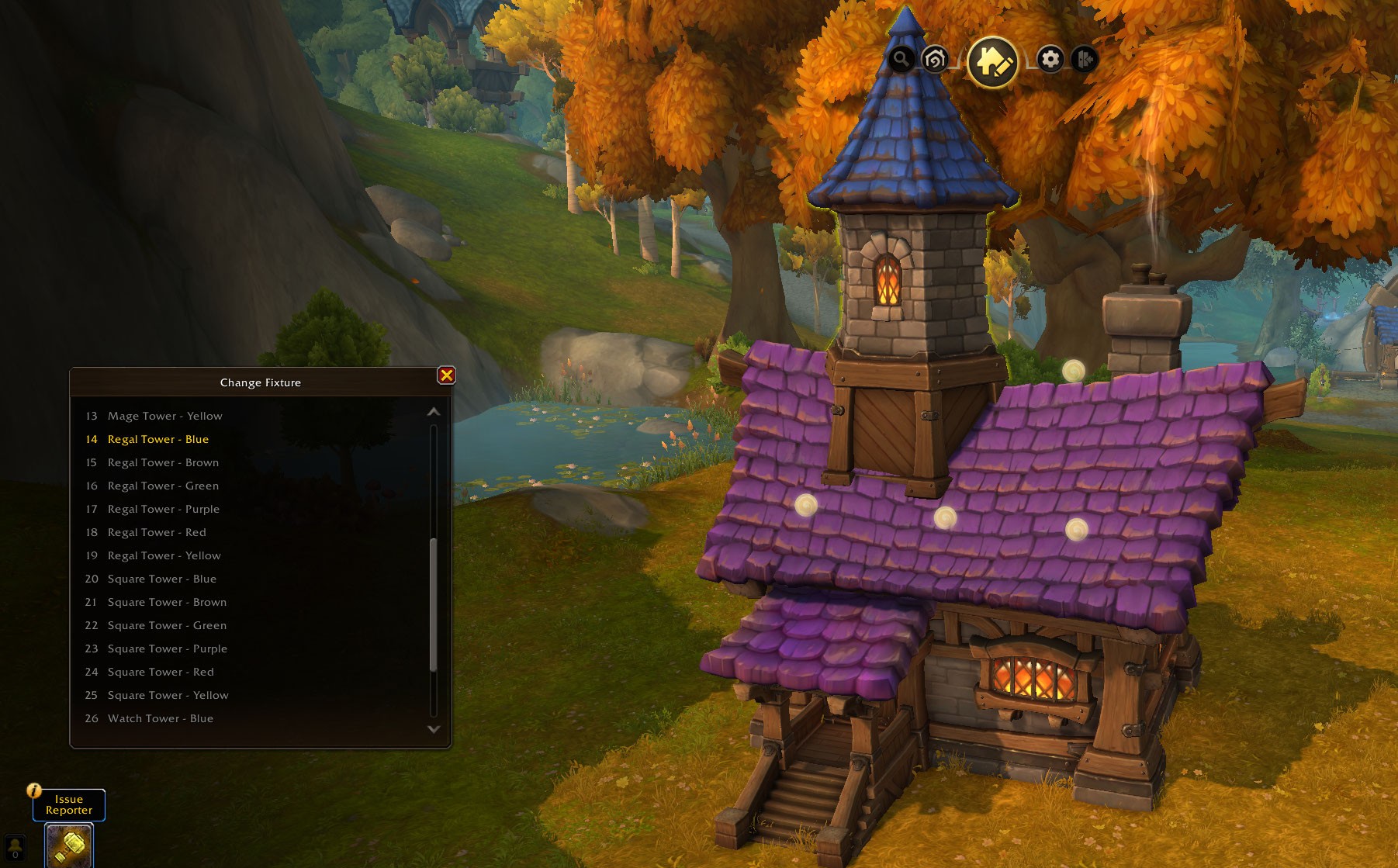Choose Watch Tower - Blue fixture
This screenshot has width=1398, height=868.
(x=160, y=718)
